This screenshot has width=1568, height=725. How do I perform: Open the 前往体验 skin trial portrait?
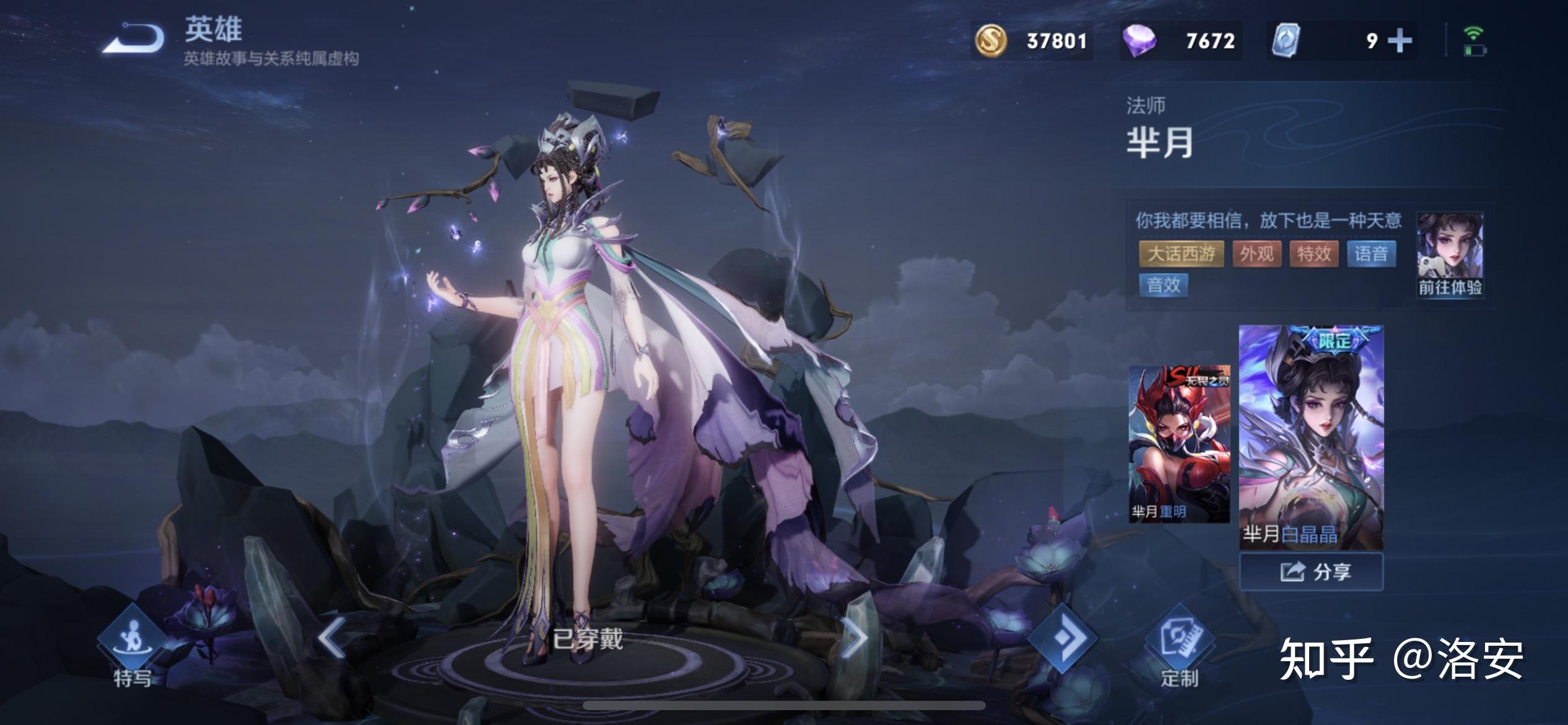[1450, 255]
